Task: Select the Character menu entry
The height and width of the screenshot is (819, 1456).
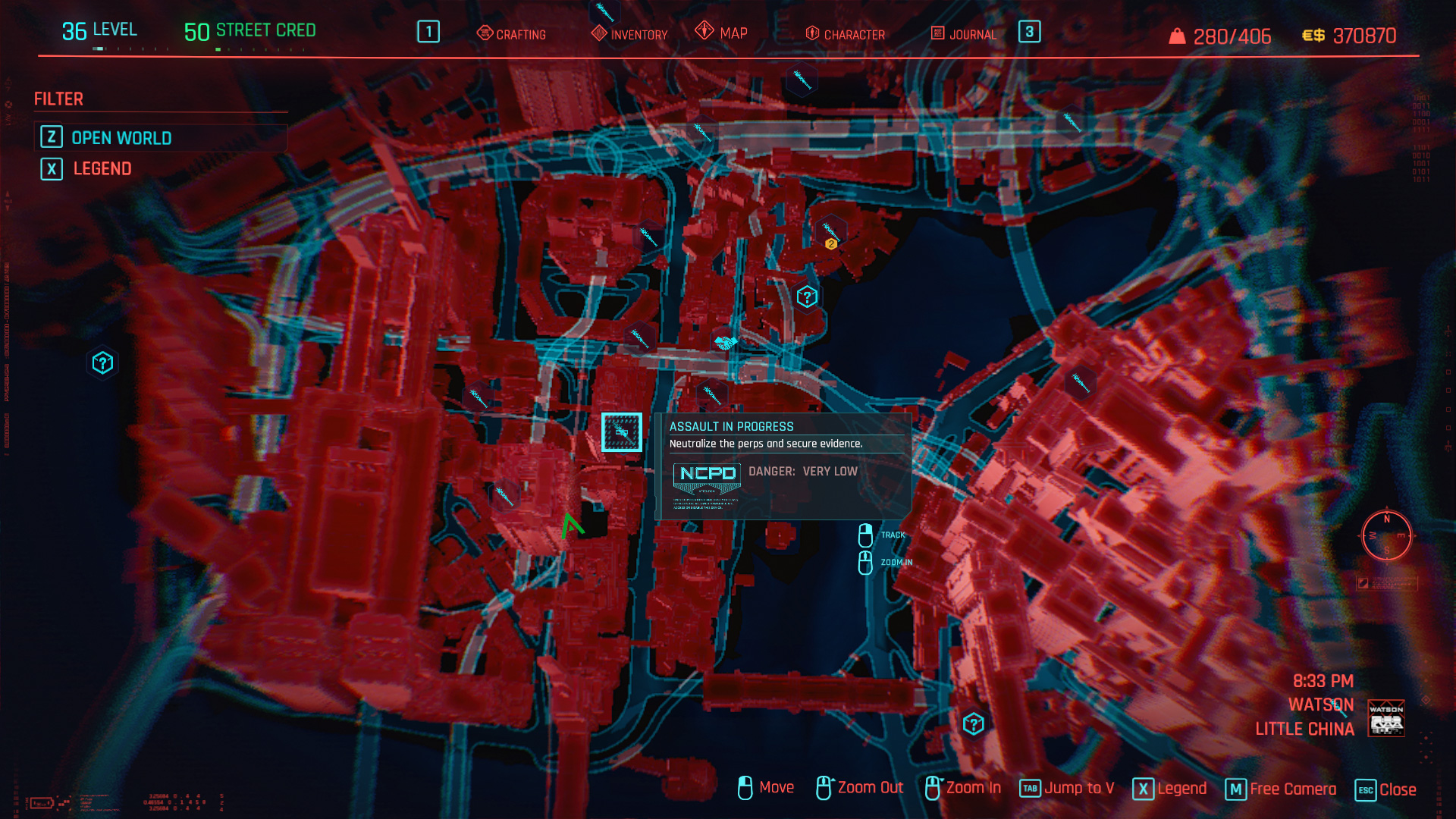Action: pos(844,33)
